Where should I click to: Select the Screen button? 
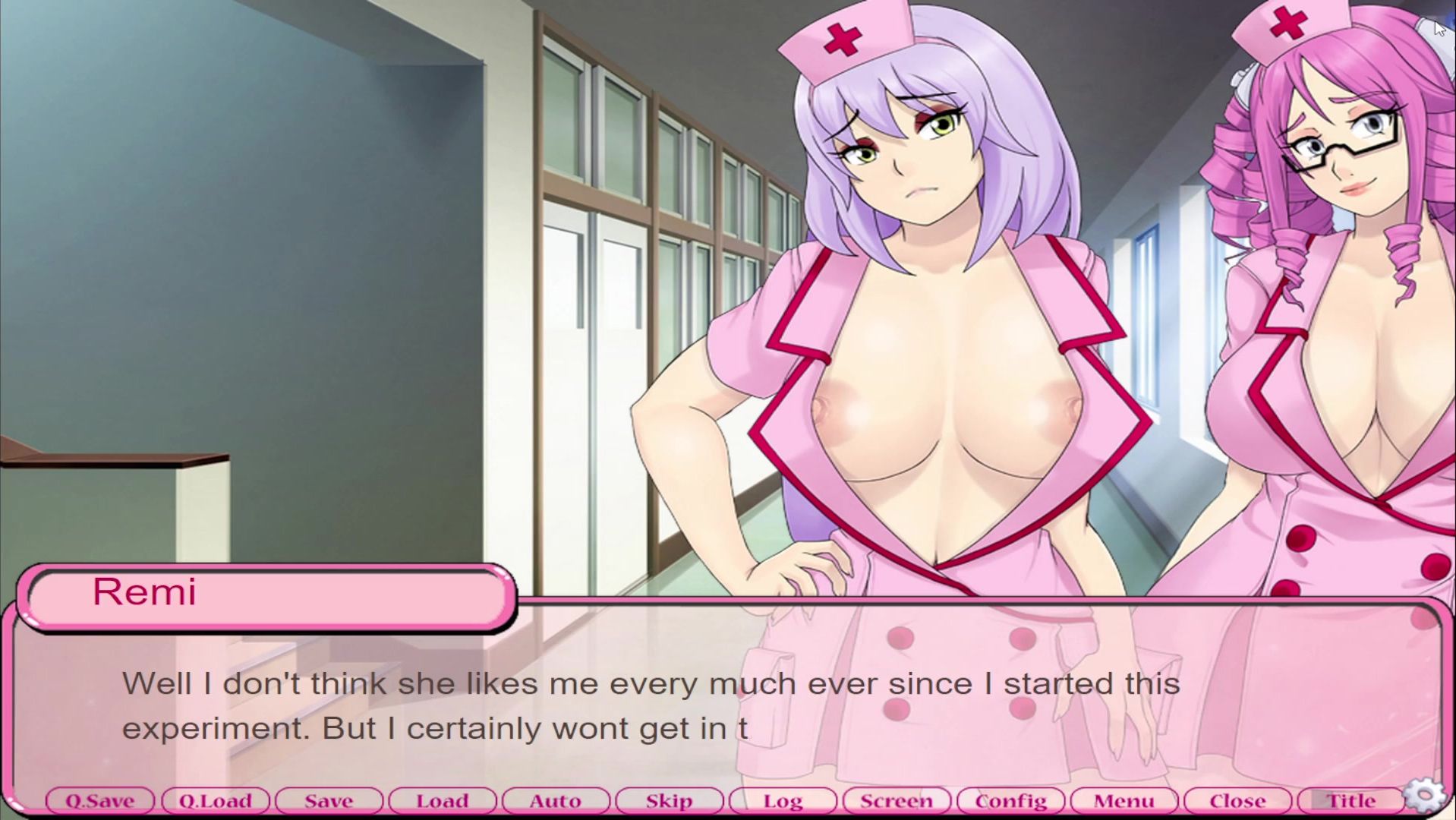pyautogui.click(x=896, y=800)
